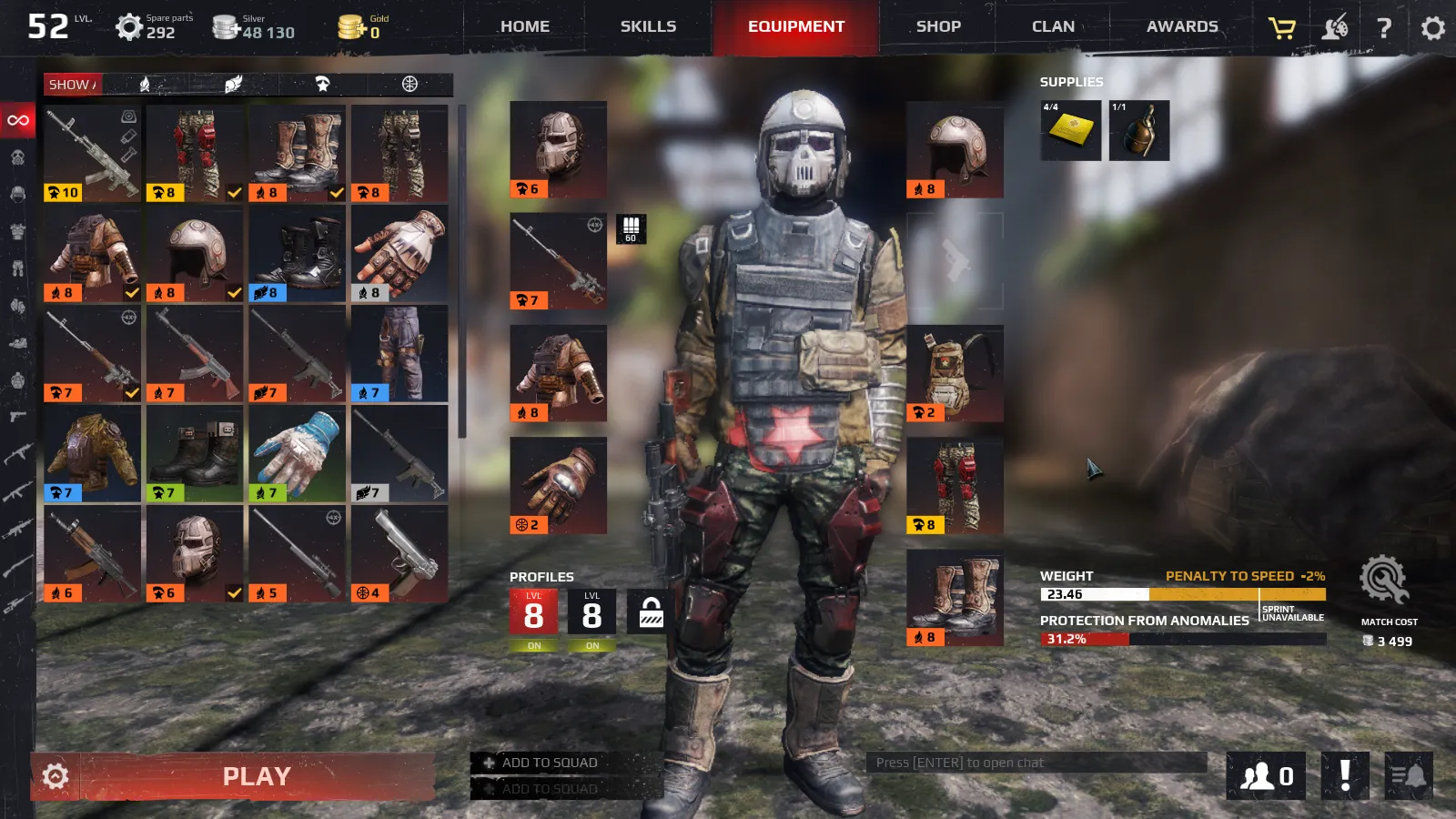Image resolution: width=1456 pixels, height=819 pixels.
Task: Open the shopping cart at top right
Action: [1280, 26]
